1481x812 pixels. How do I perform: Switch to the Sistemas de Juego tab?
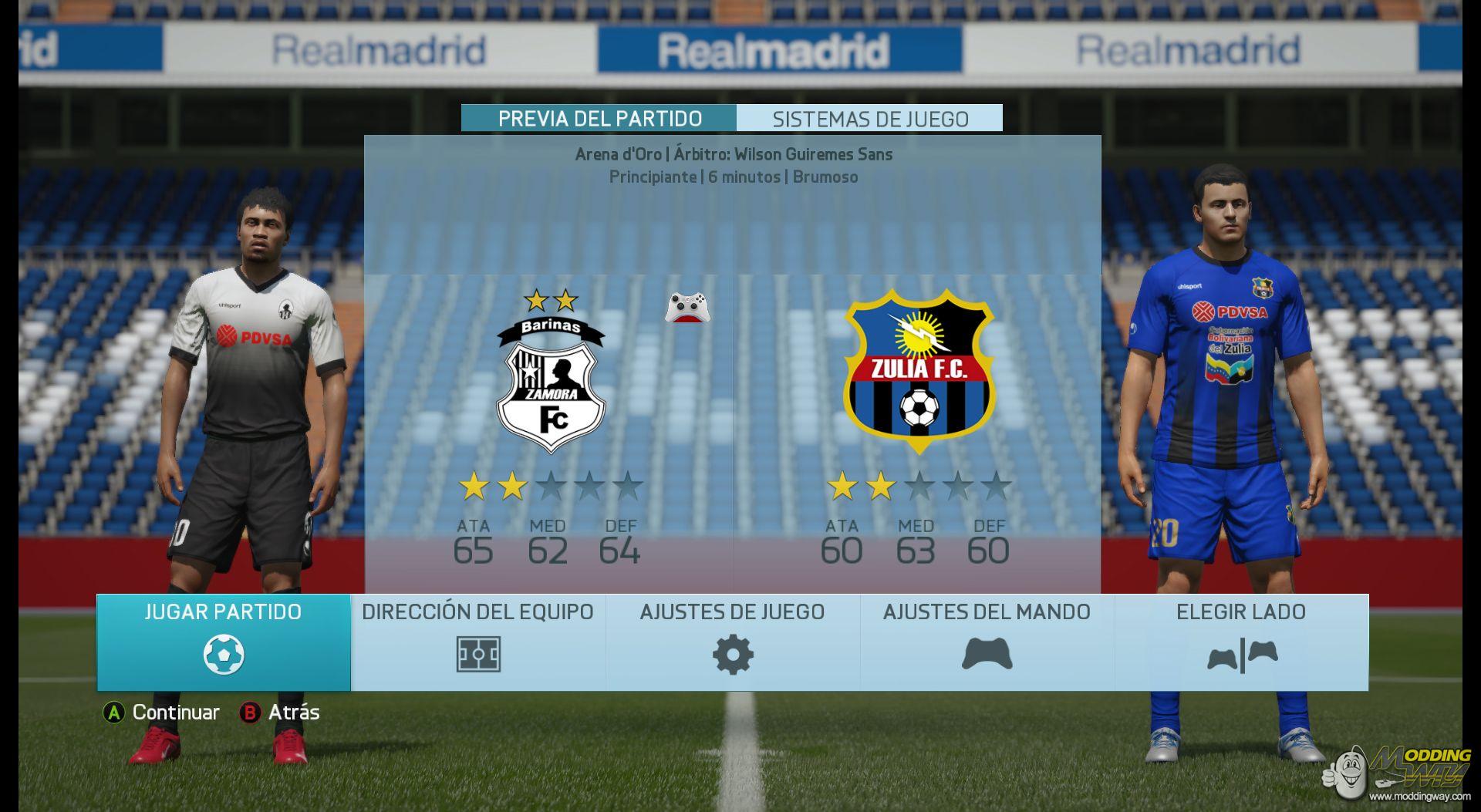[x=870, y=119]
